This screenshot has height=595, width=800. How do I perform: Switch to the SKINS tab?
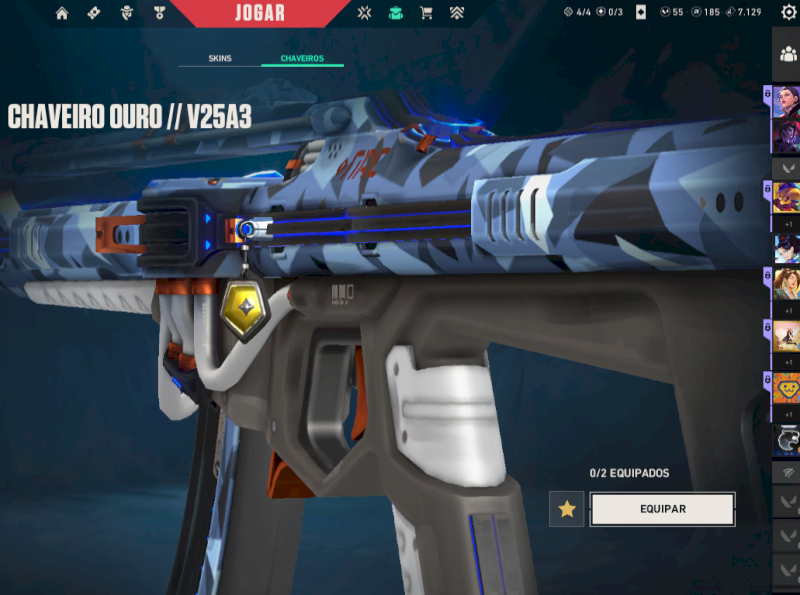220,59
